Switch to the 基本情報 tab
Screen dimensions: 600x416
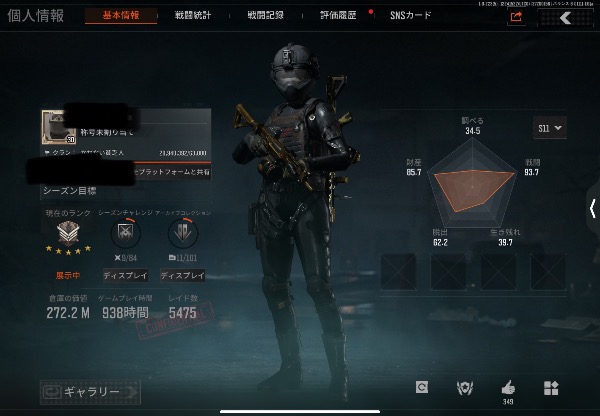tap(136, 16)
